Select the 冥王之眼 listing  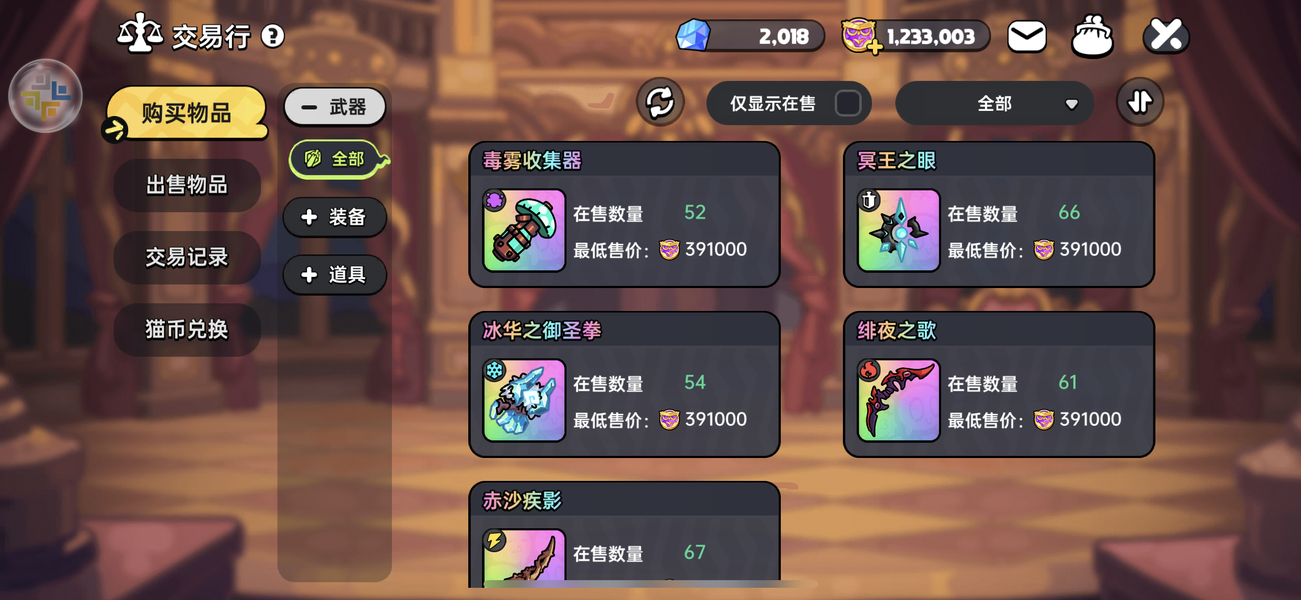point(998,215)
